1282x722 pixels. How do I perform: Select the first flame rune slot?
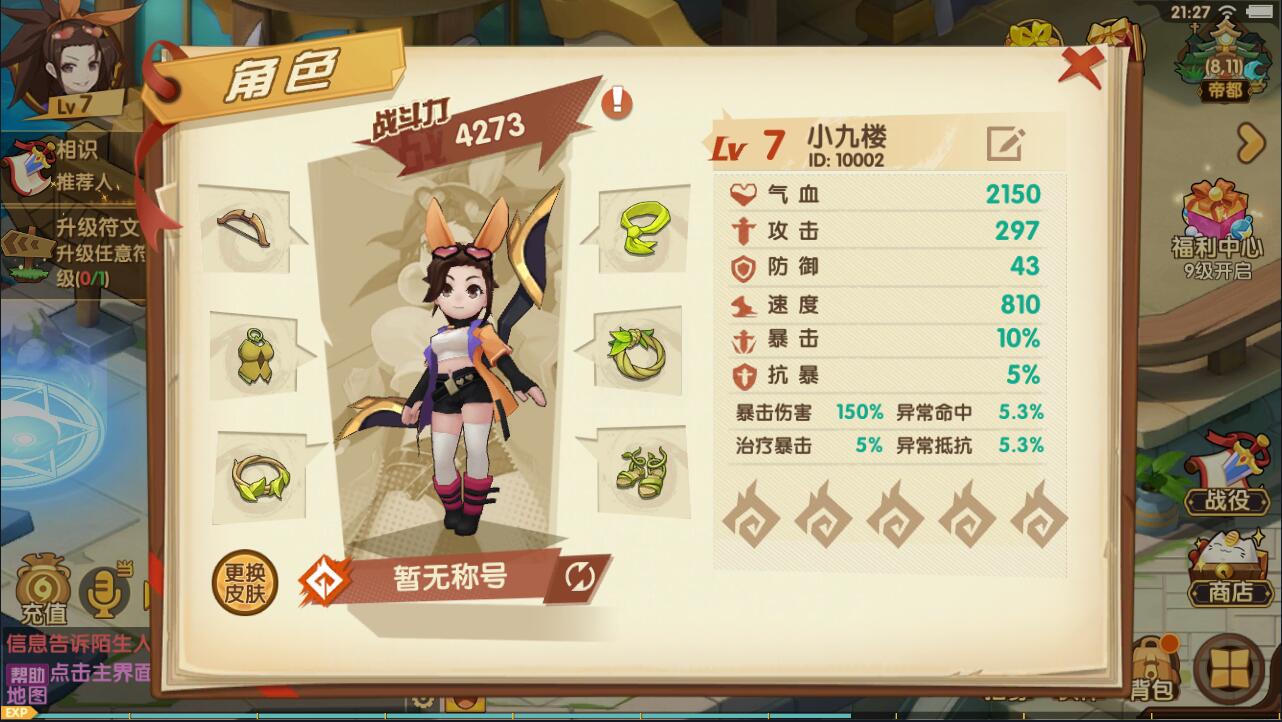[x=749, y=518]
